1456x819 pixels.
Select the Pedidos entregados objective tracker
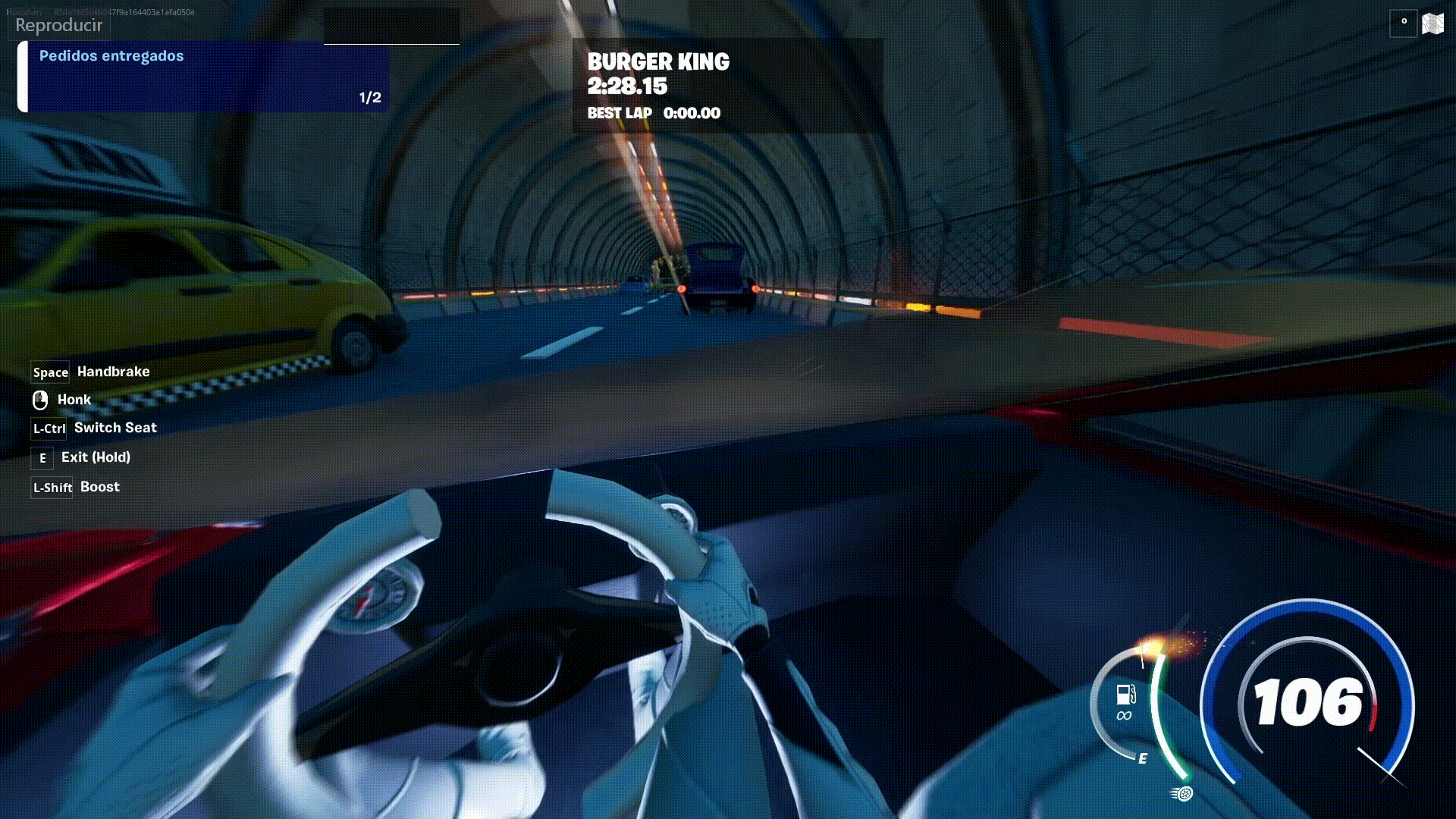[x=203, y=77]
